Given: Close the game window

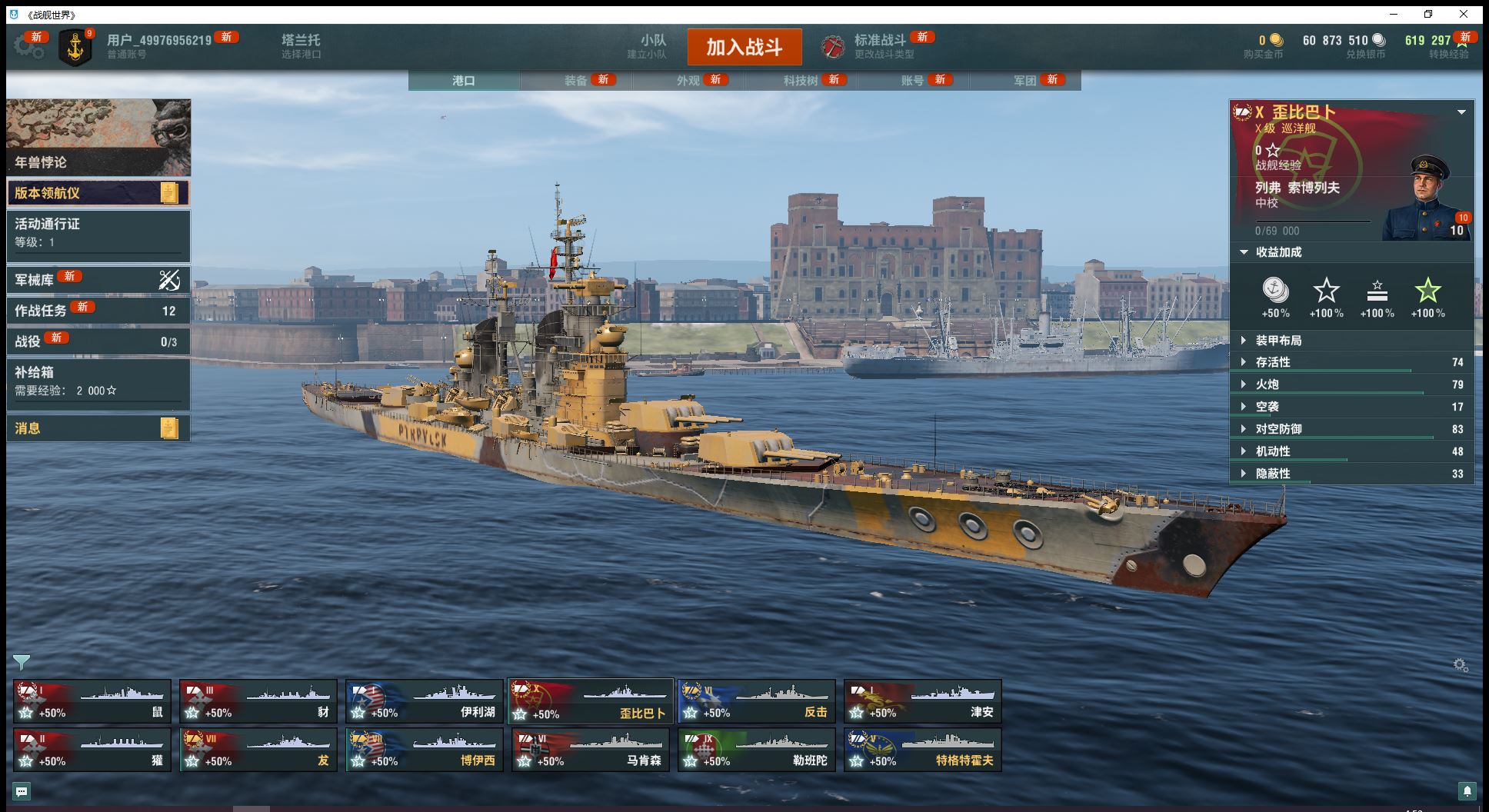Looking at the screenshot, I should [x=1464, y=15].
